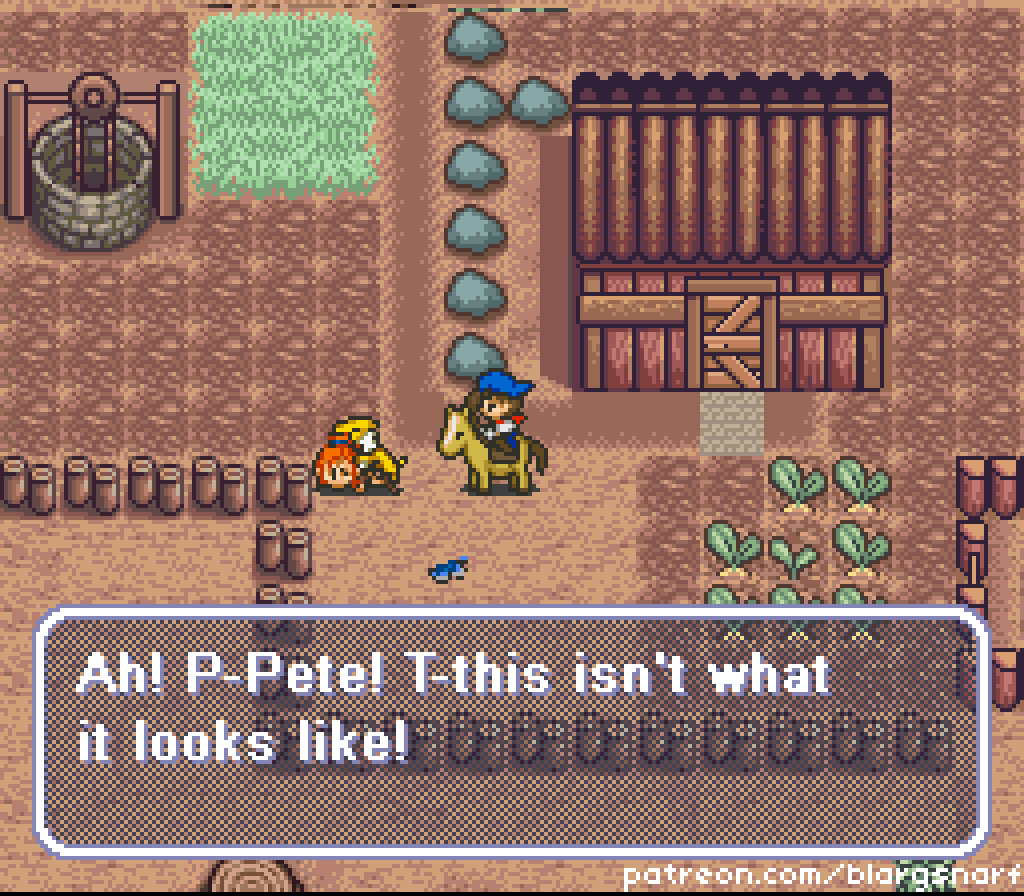
Task: Advance the dialogue box about Pete
Action: [x=512, y=730]
